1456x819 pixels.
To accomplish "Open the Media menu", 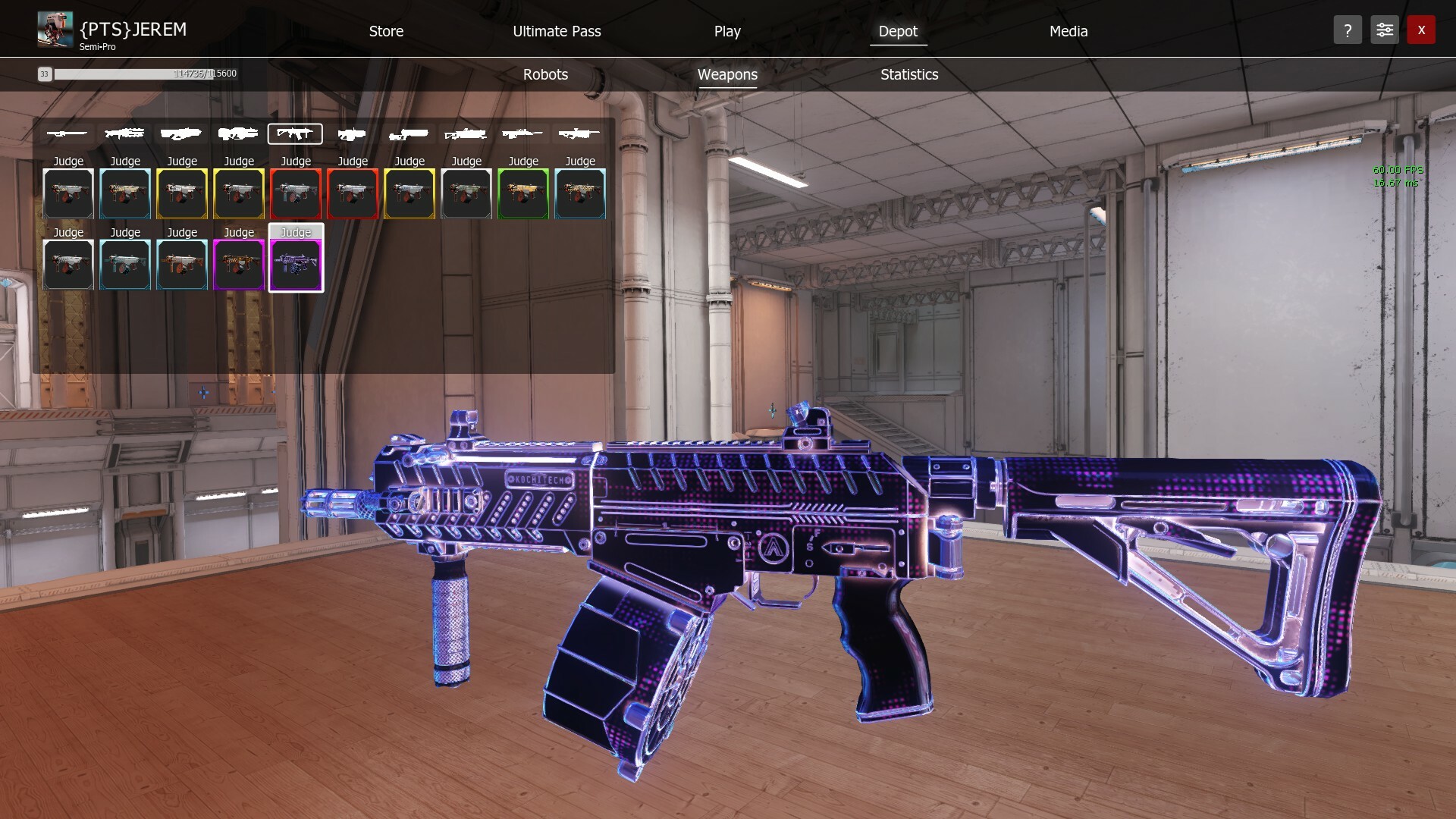I will pos(1068,31).
